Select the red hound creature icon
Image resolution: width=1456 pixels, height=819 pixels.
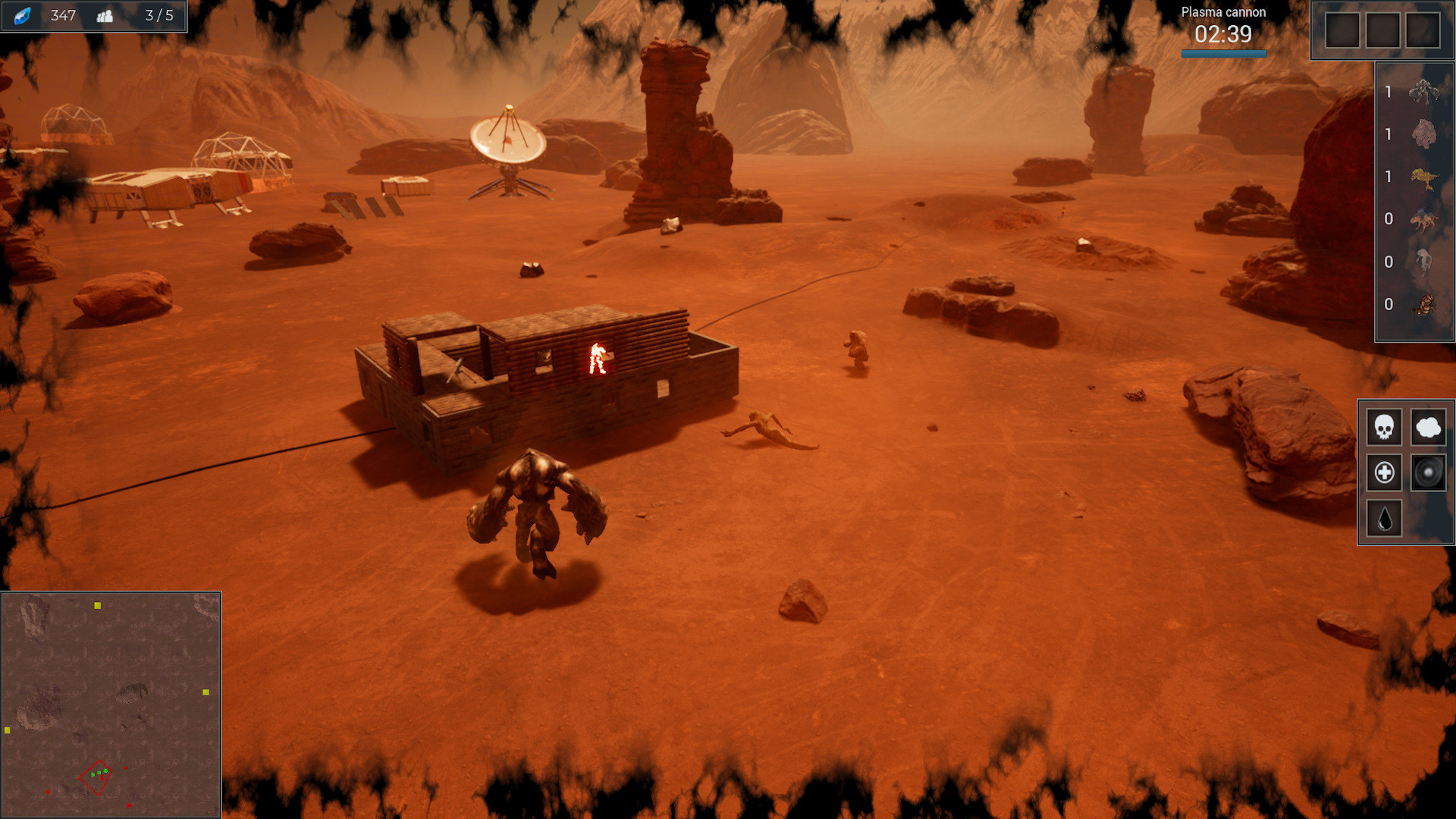click(x=1424, y=220)
